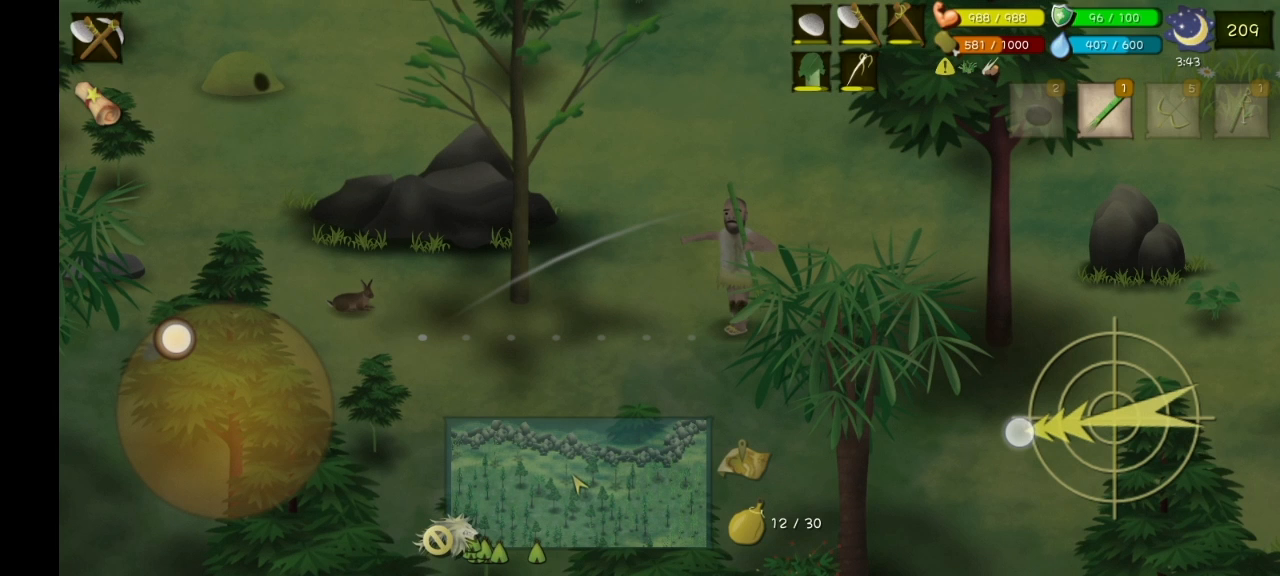Tap the crescent moon day-night icon

pyautogui.click(x=1189, y=28)
